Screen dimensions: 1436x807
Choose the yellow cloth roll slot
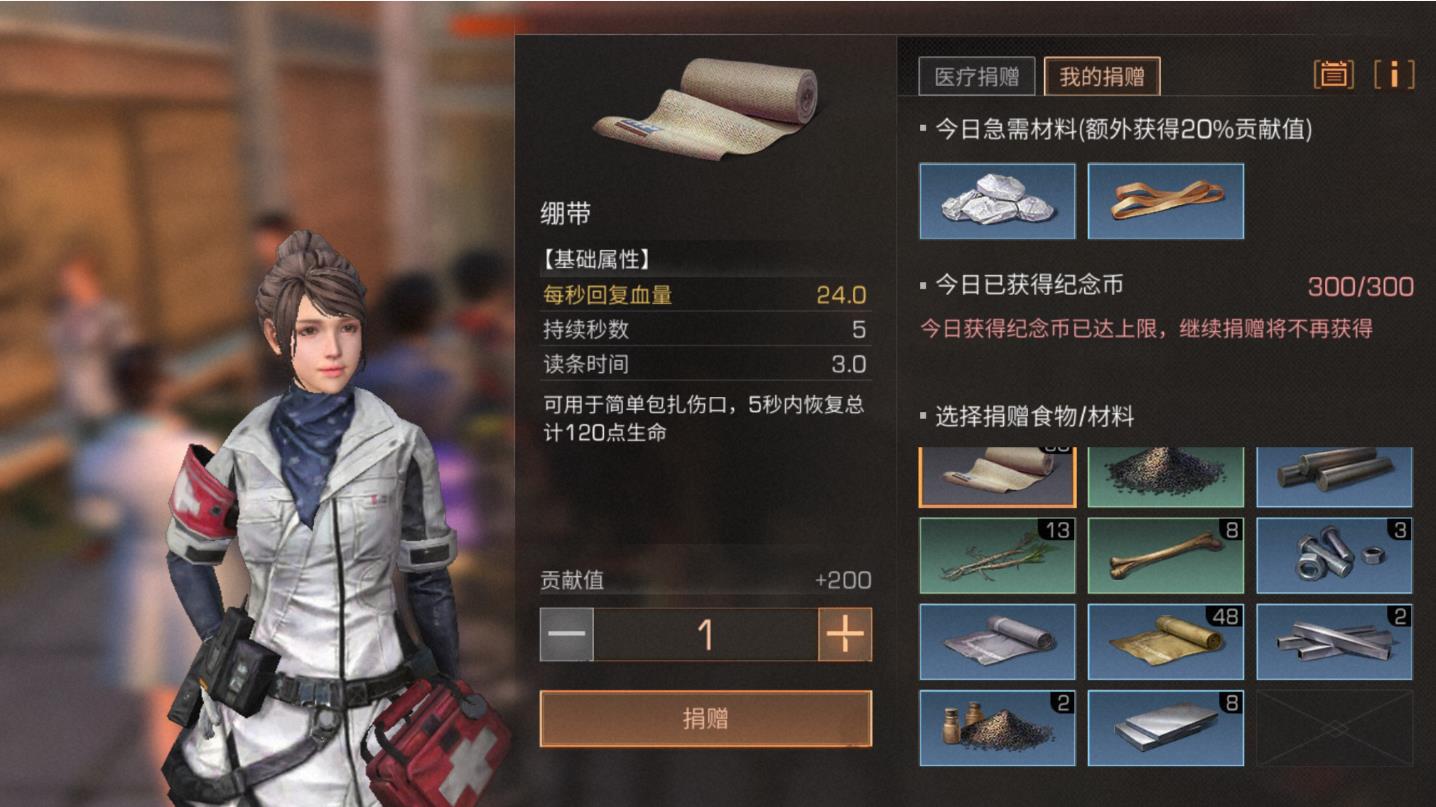[1166, 641]
